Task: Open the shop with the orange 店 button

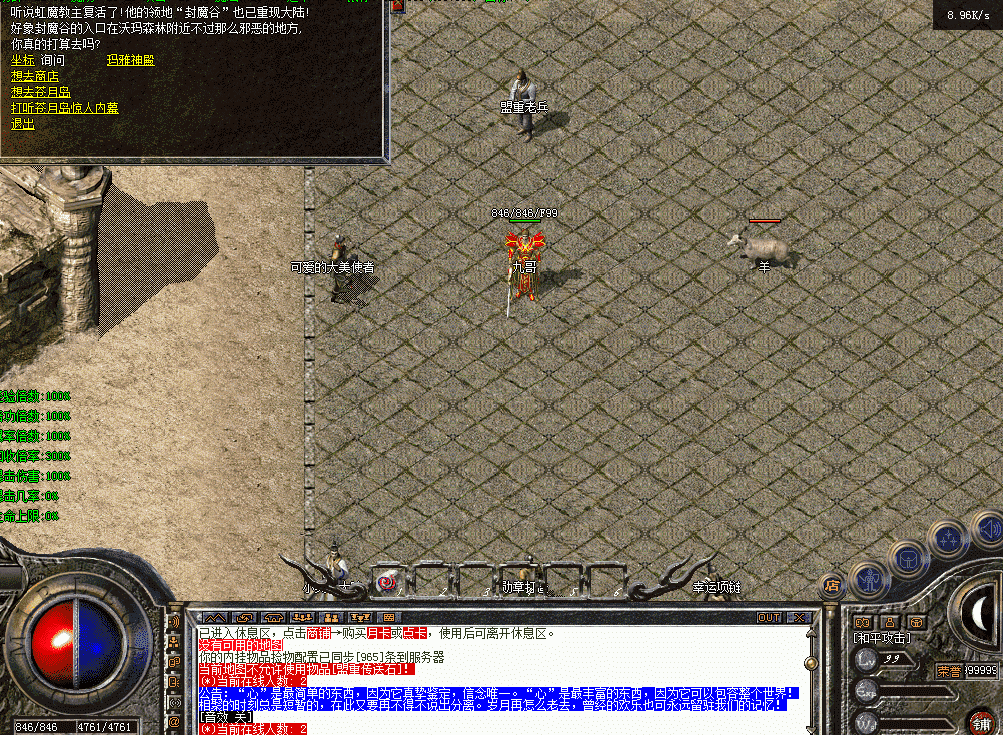Action: click(830, 584)
